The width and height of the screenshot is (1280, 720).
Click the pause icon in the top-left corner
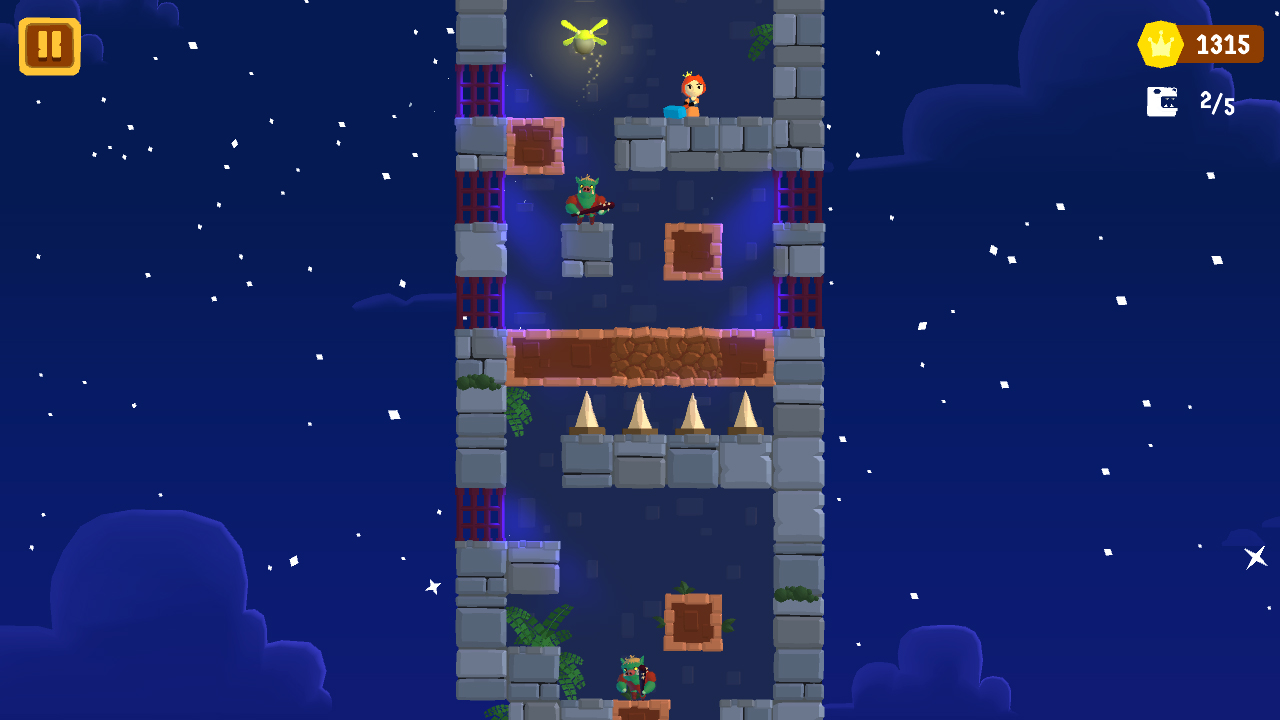[47, 44]
